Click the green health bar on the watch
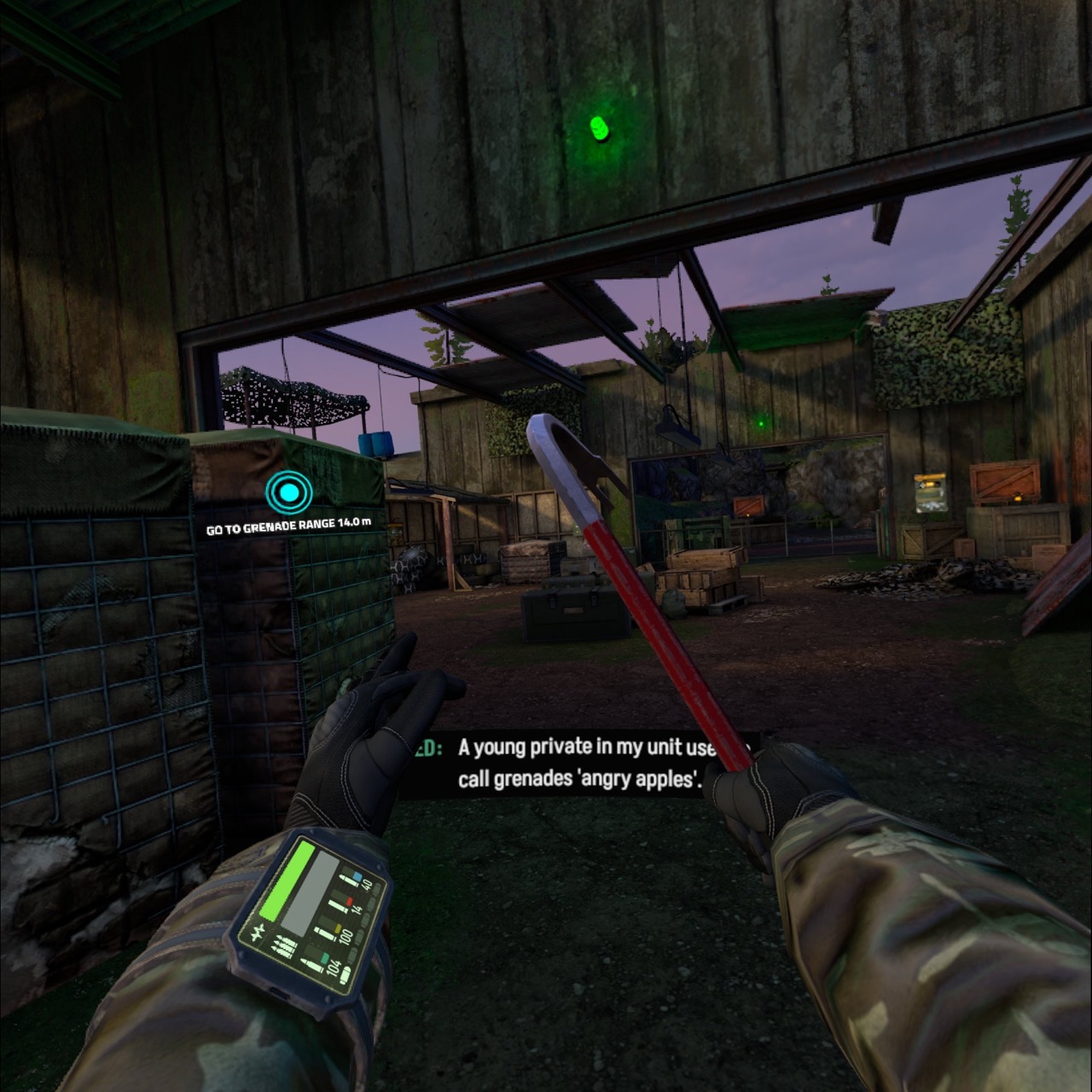This screenshot has width=1092, height=1092. click(x=287, y=880)
